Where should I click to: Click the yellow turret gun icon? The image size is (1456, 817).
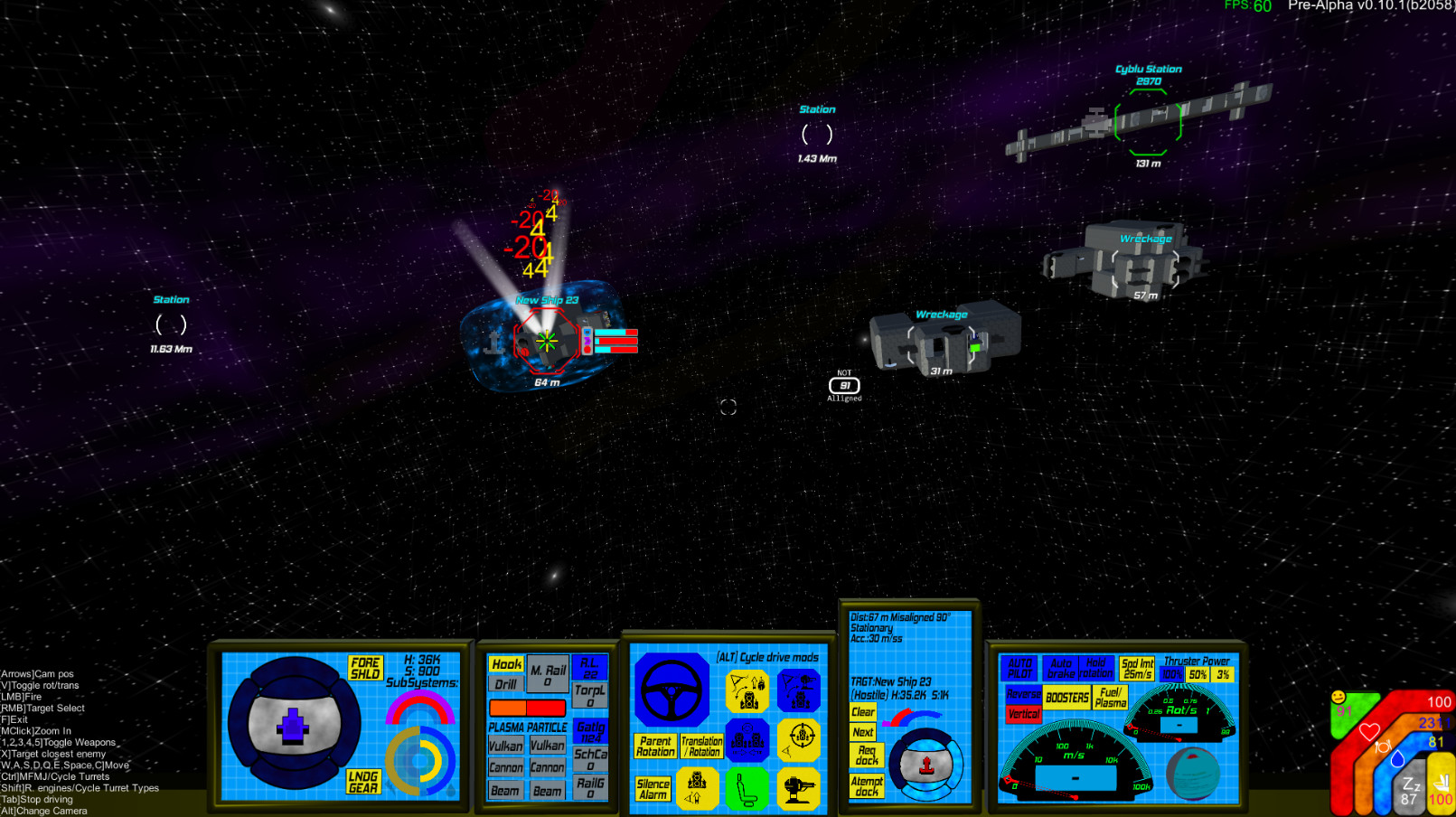pyautogui.click(x=800, y=786)
